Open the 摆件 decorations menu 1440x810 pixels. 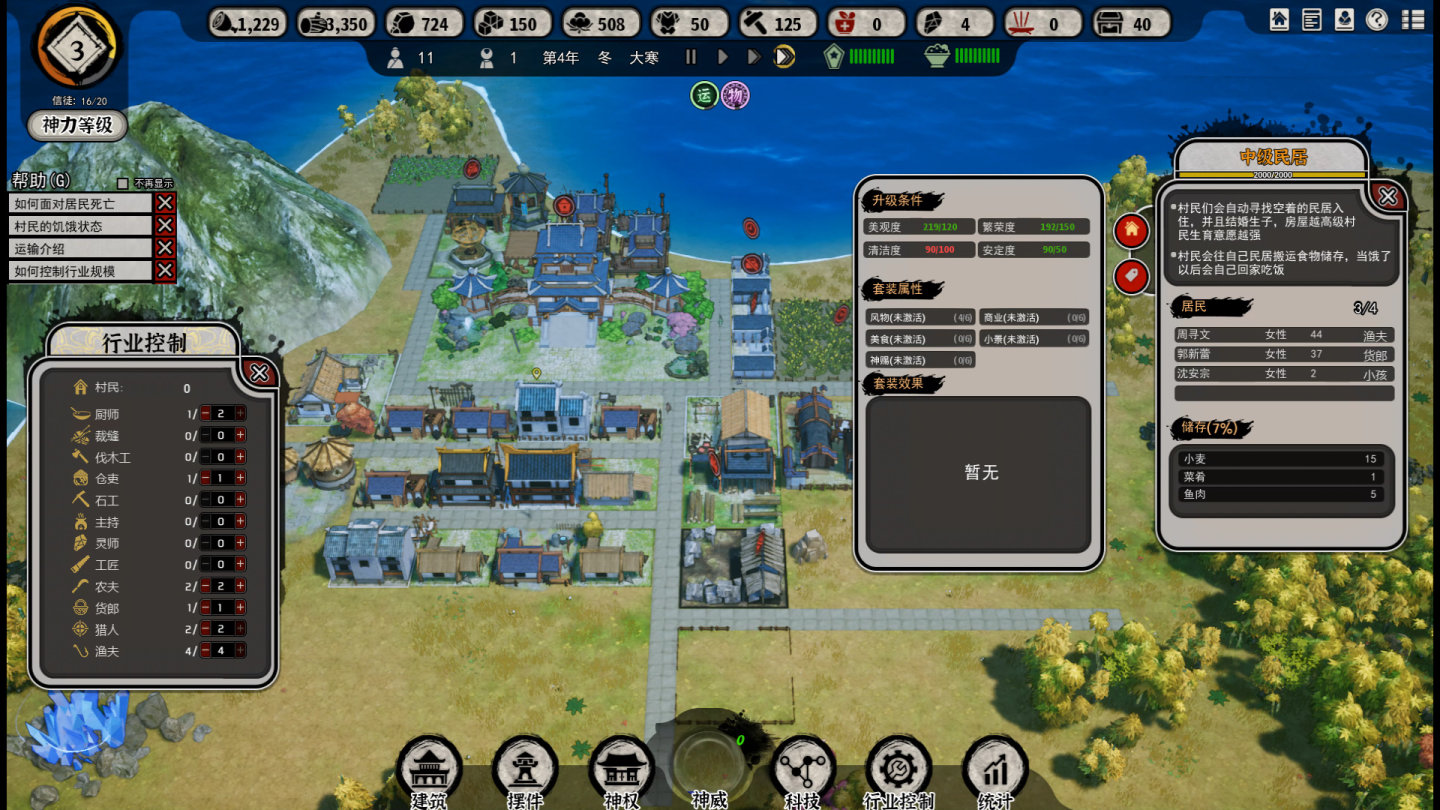click(x=524, y=769)
